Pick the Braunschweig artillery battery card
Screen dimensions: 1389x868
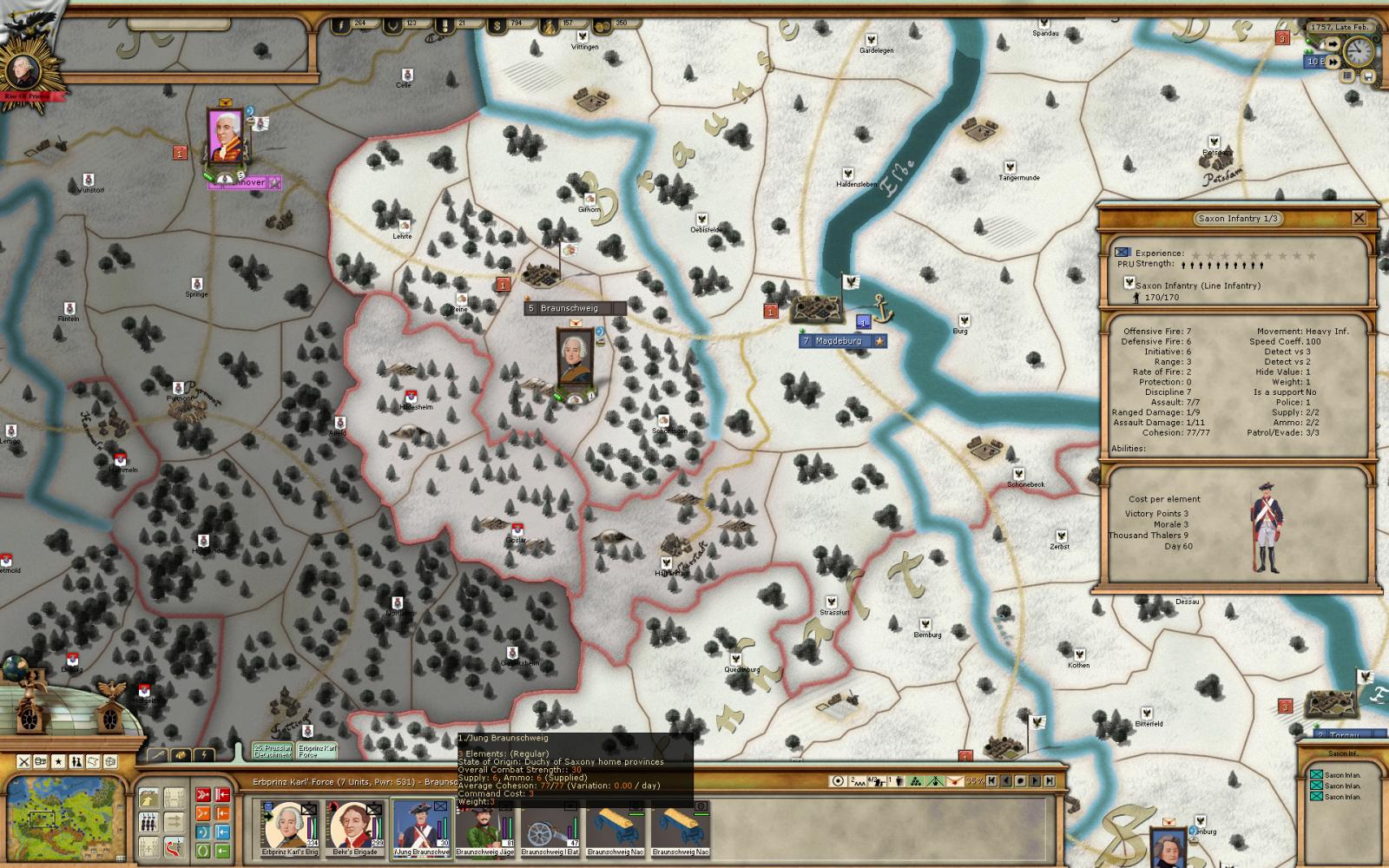(550, 826)
